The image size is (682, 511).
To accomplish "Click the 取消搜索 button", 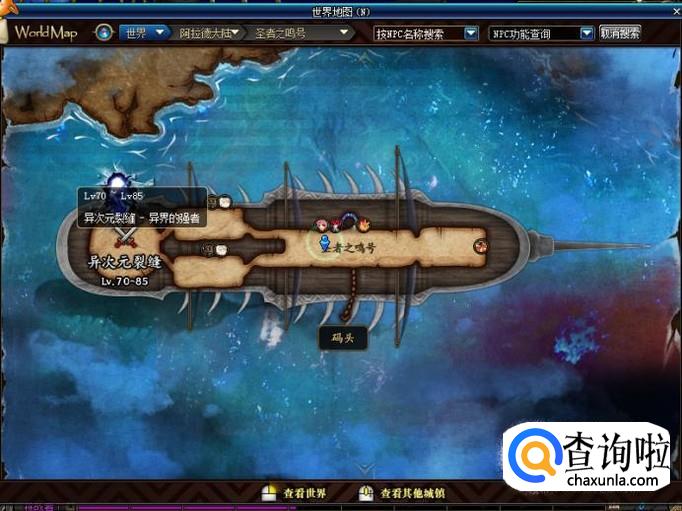I will pyautogui.click(x=620, y=33).
